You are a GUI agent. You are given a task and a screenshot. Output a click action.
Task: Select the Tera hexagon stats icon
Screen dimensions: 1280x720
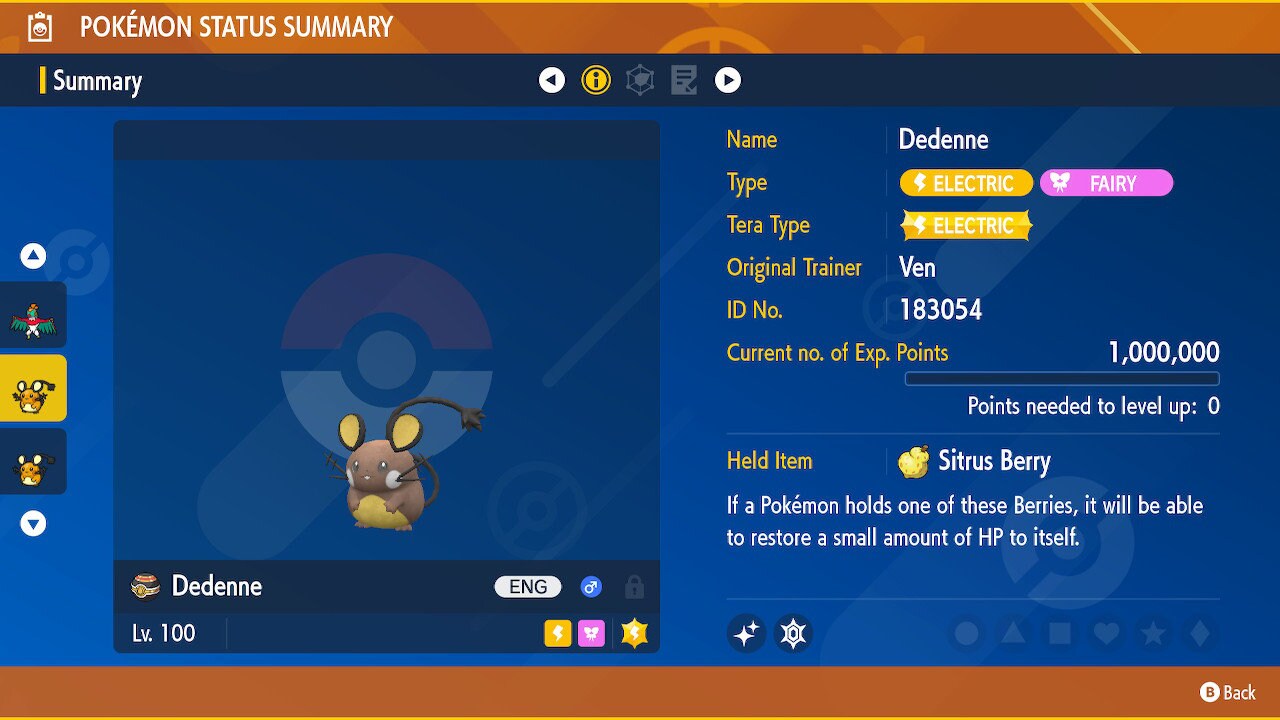[639, 80]
